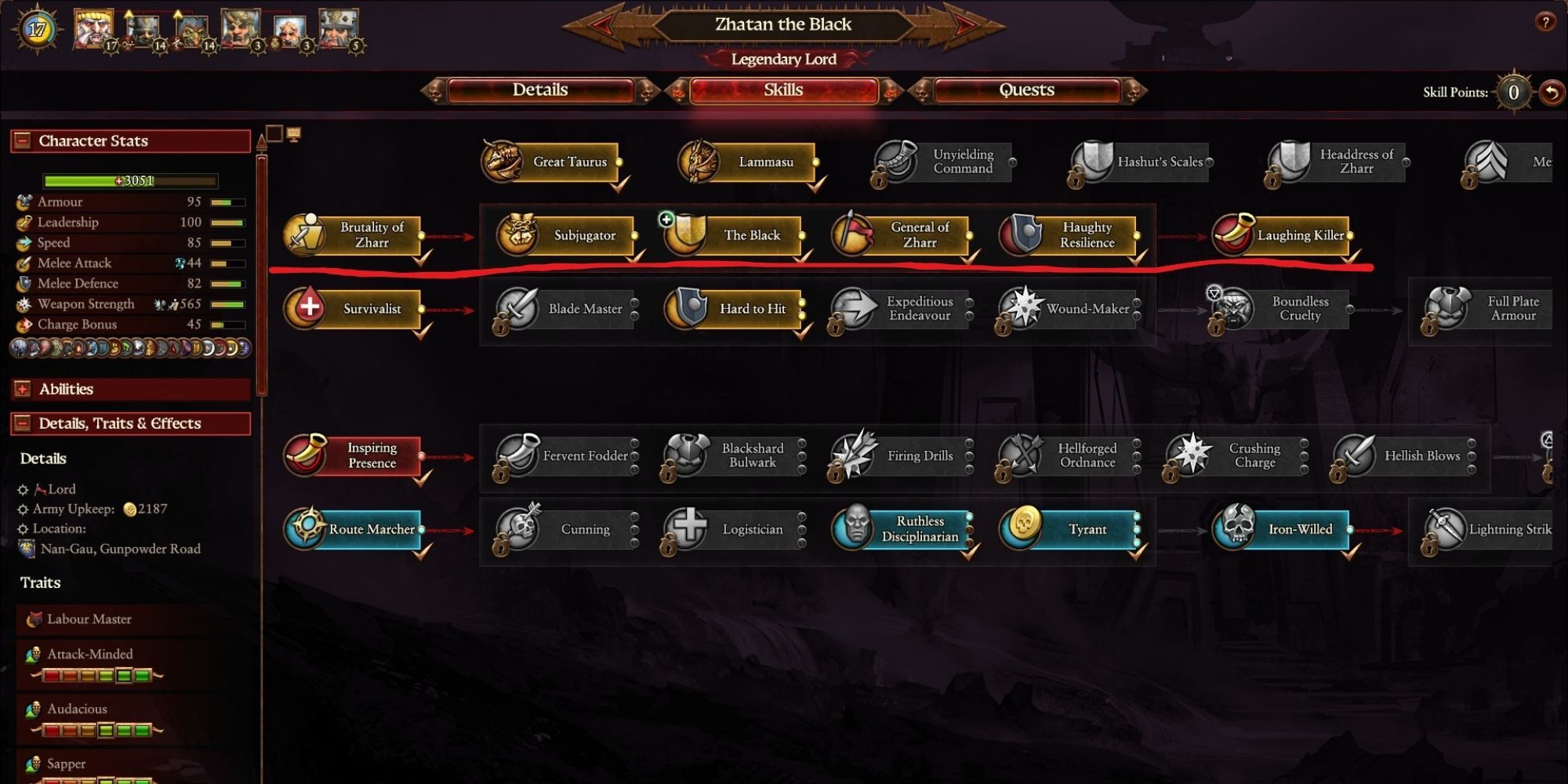The width and height of the screenshot is (1568, 784).
Task: Select Zhatan's portrait in the lord list
Action: point(92,28)
